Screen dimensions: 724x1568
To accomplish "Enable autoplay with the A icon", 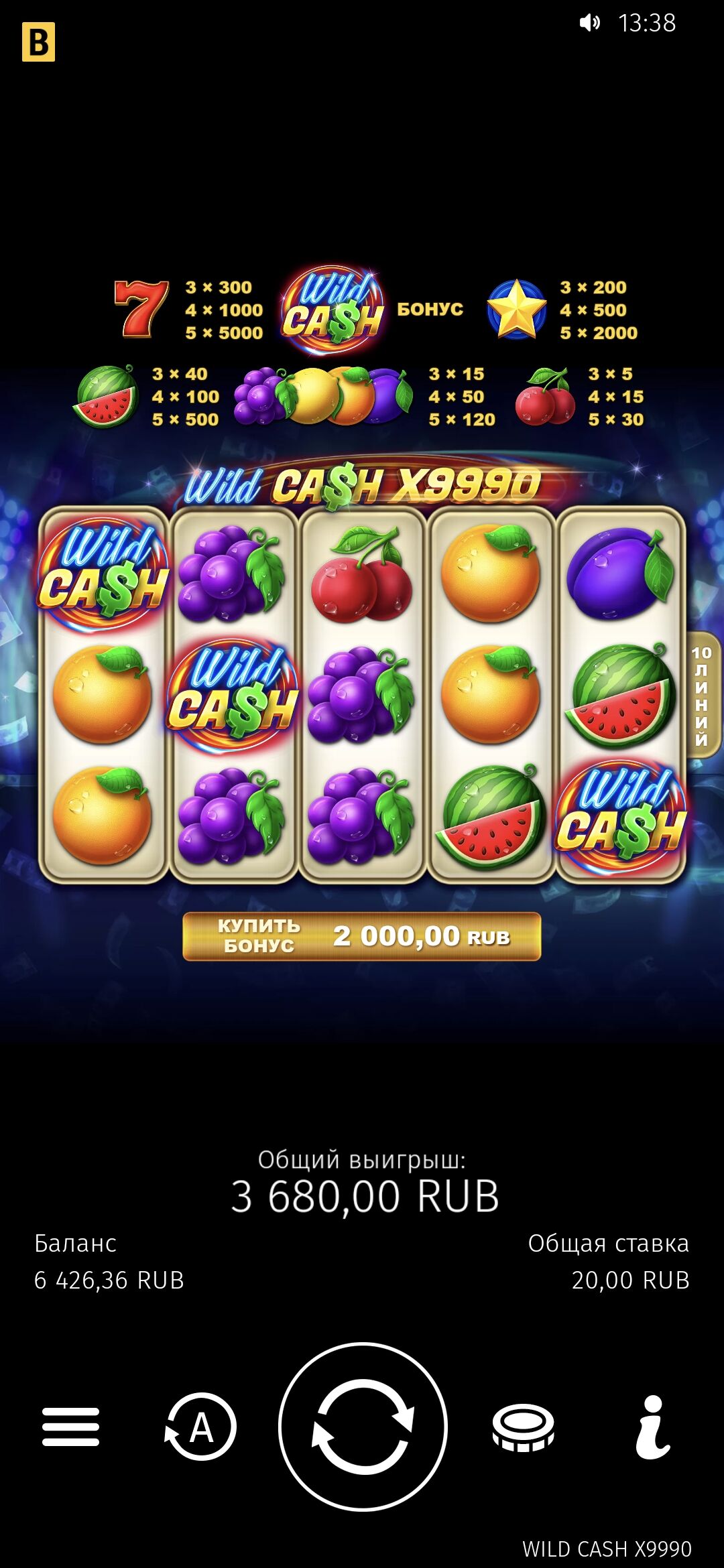I will pyautogui.click(x=201, y=1427).
